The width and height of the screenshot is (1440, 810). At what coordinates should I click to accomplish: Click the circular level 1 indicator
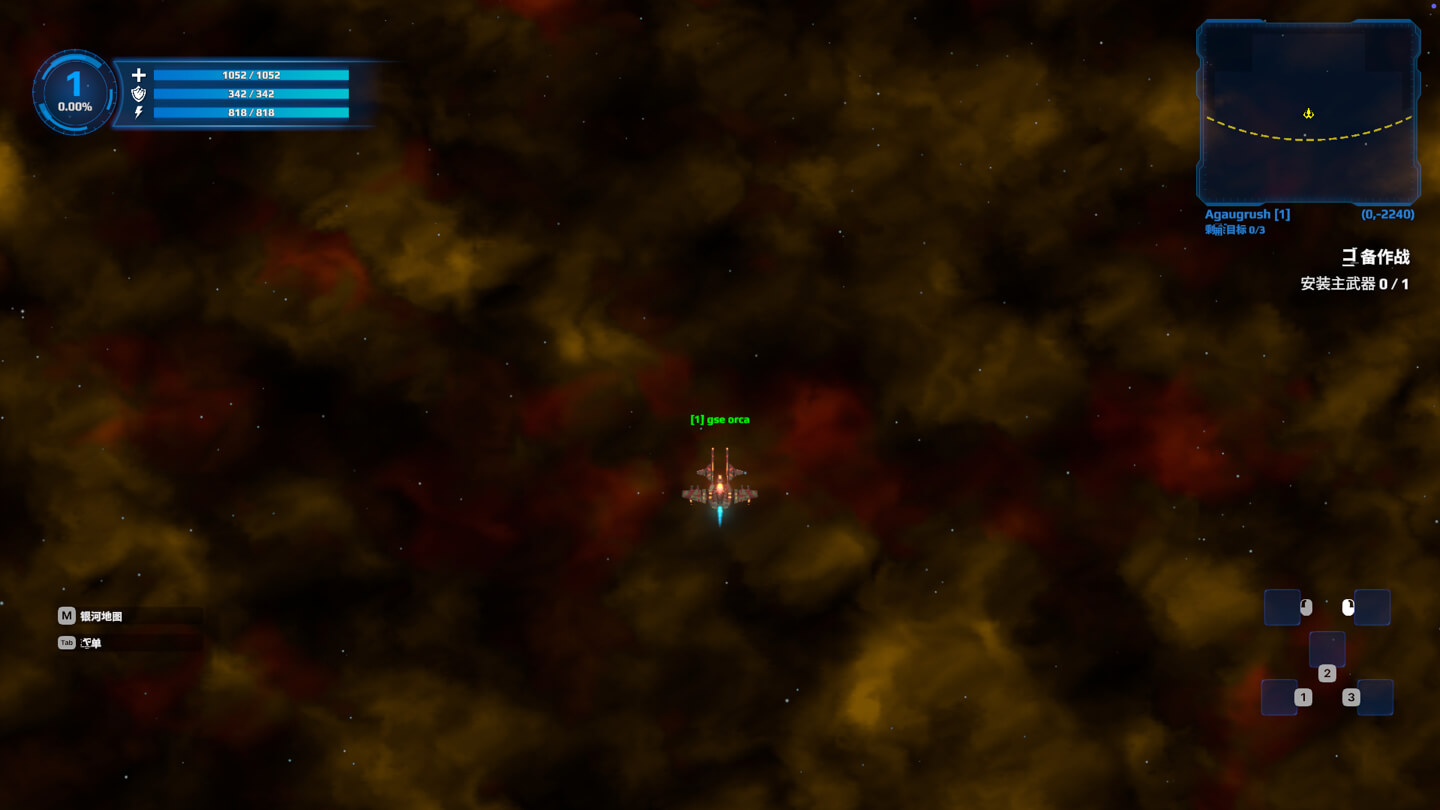click(74, 92)
